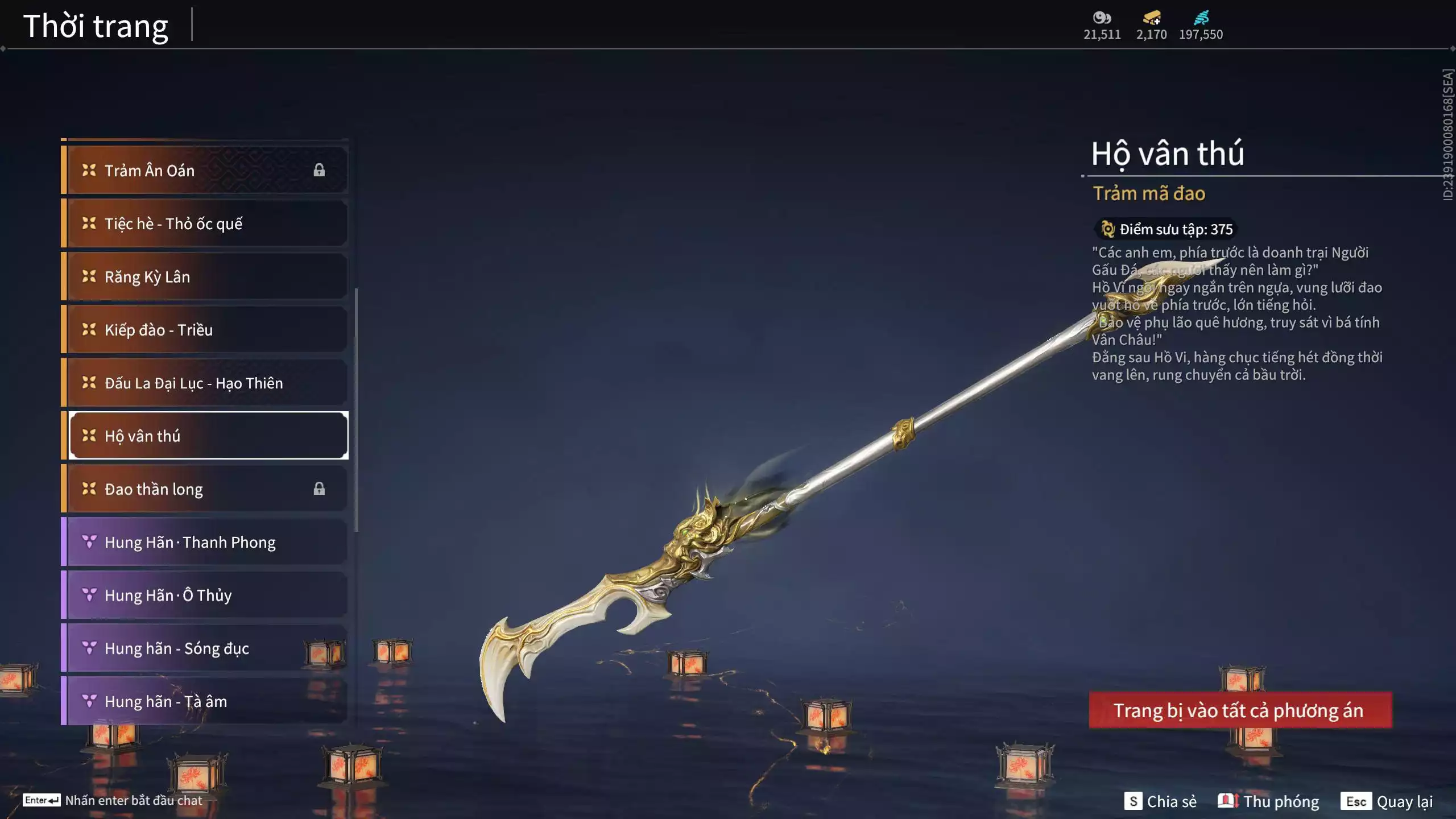Toggle zoom with Thu phóng

pyautogui.click(x=1268, y=801)
